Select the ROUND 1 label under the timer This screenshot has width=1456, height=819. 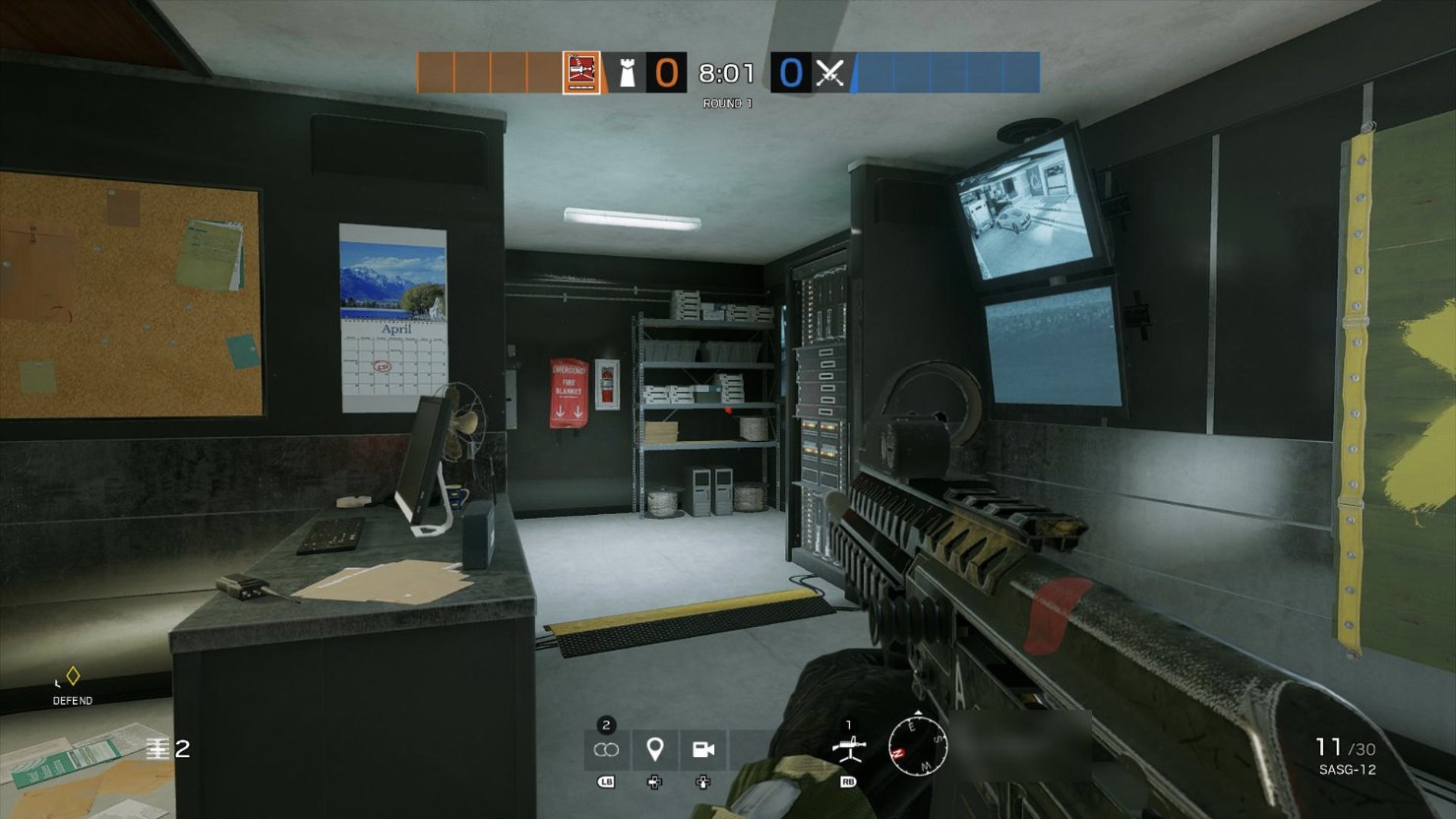(x=728, y=102)
